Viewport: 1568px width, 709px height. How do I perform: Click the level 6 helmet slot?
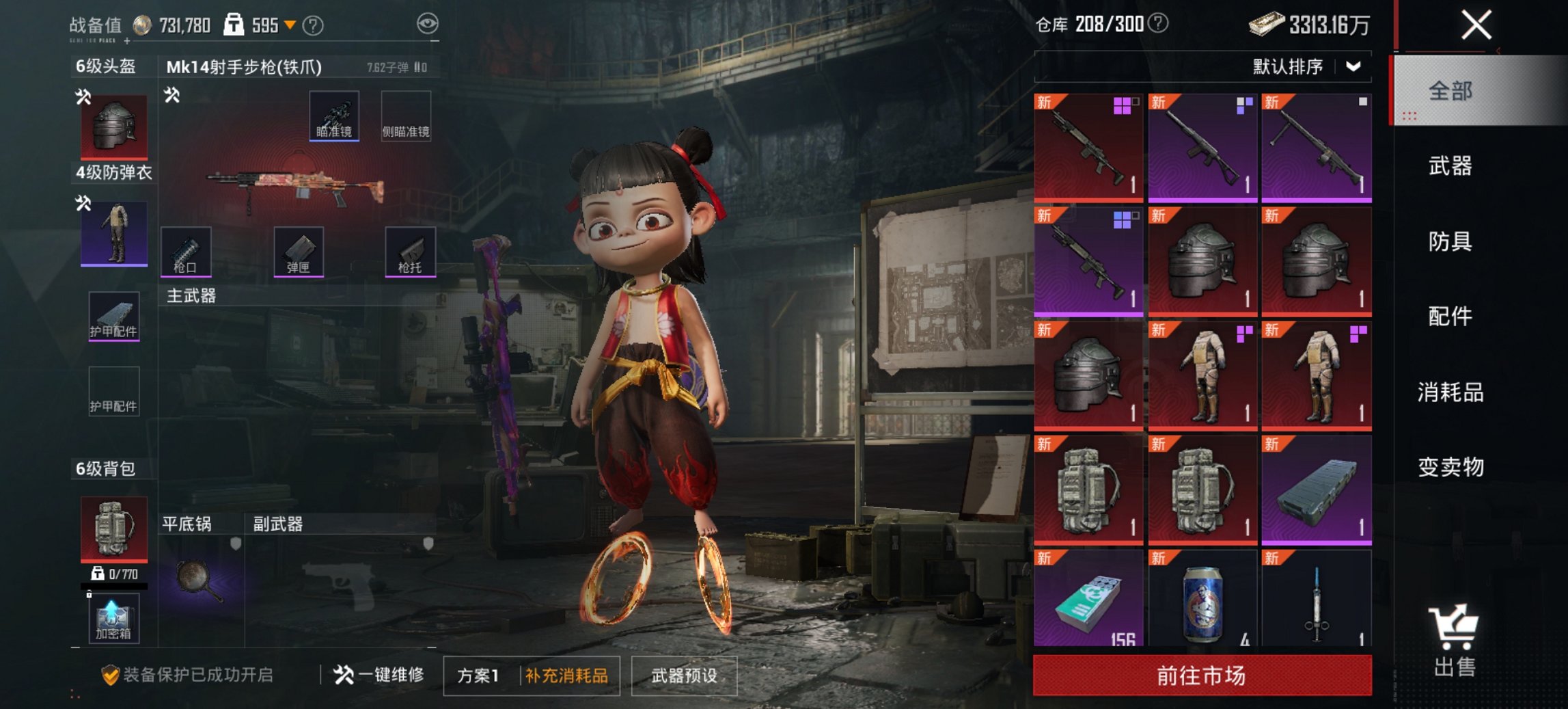113,126
